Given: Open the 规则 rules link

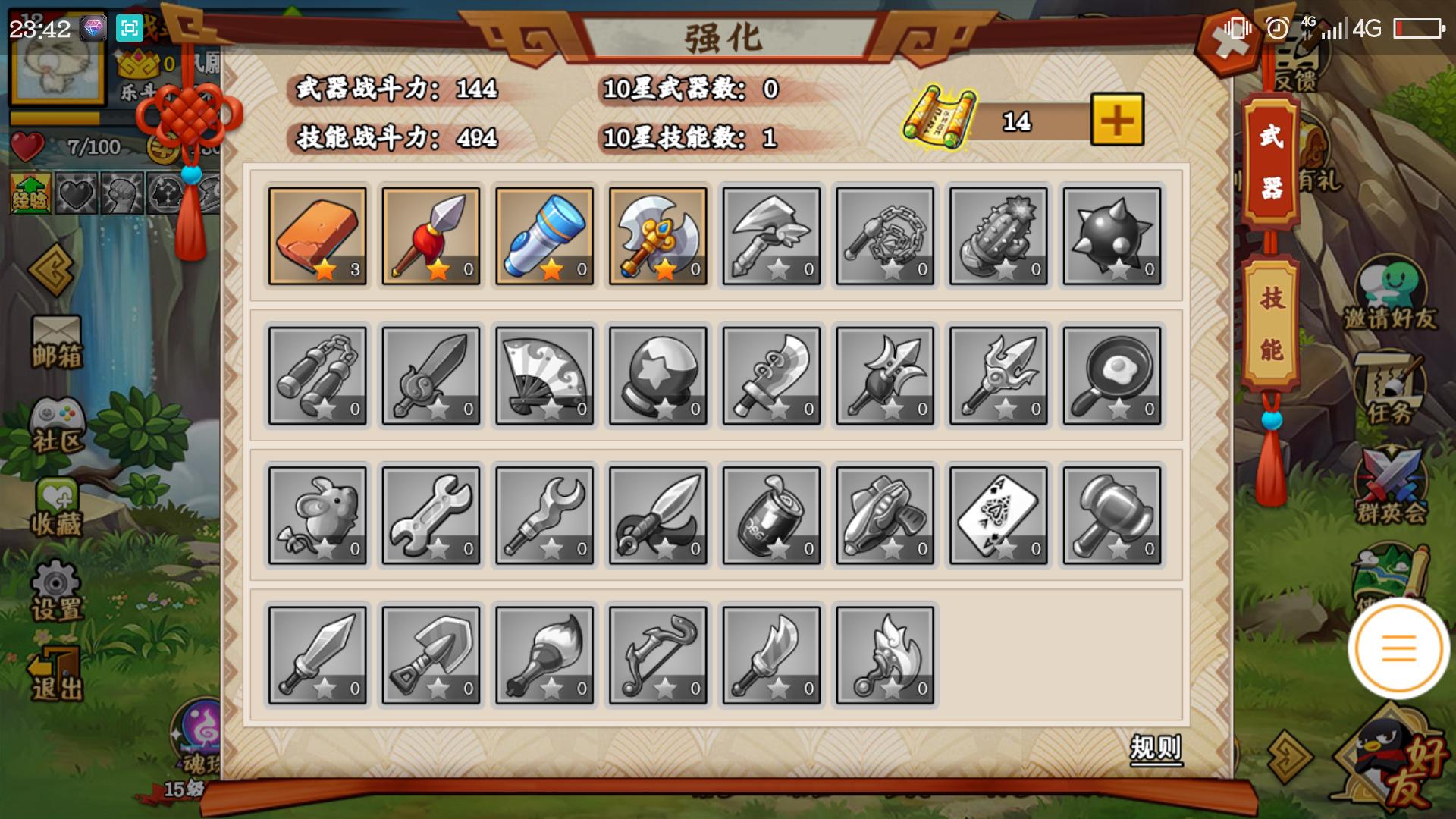Looking at the screenshot, I should [x=1155, y=748].
